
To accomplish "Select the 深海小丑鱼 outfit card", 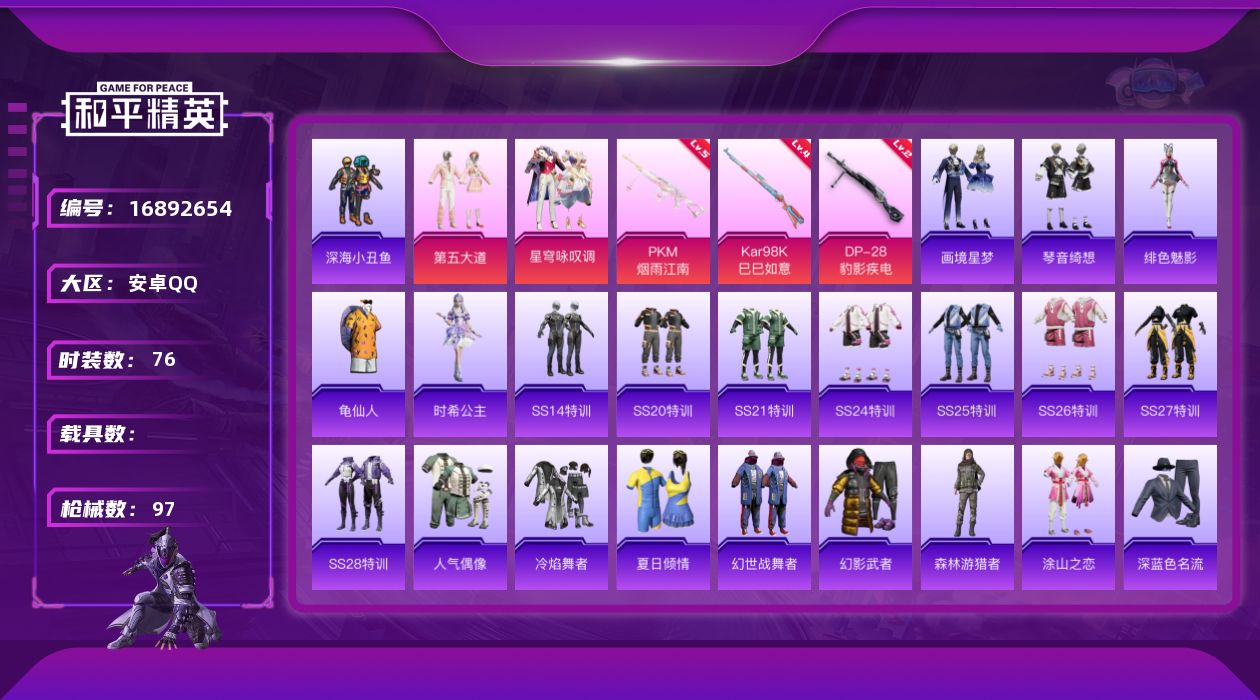I will pyautogui.click(x=358, y=211).
